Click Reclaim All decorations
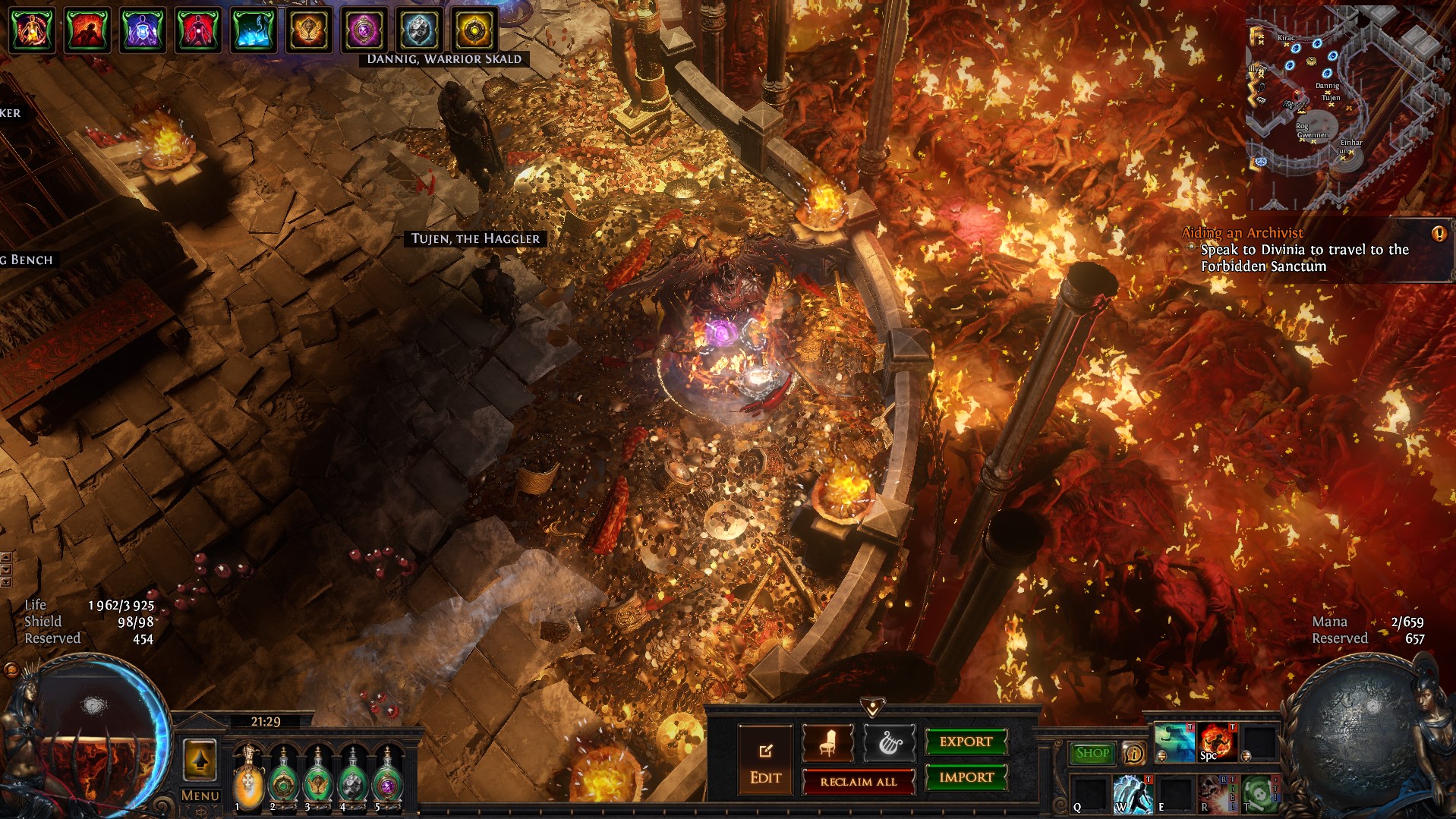Image resolution: width=1456 pixels, height=819 pixels. (x=858, y=782)
